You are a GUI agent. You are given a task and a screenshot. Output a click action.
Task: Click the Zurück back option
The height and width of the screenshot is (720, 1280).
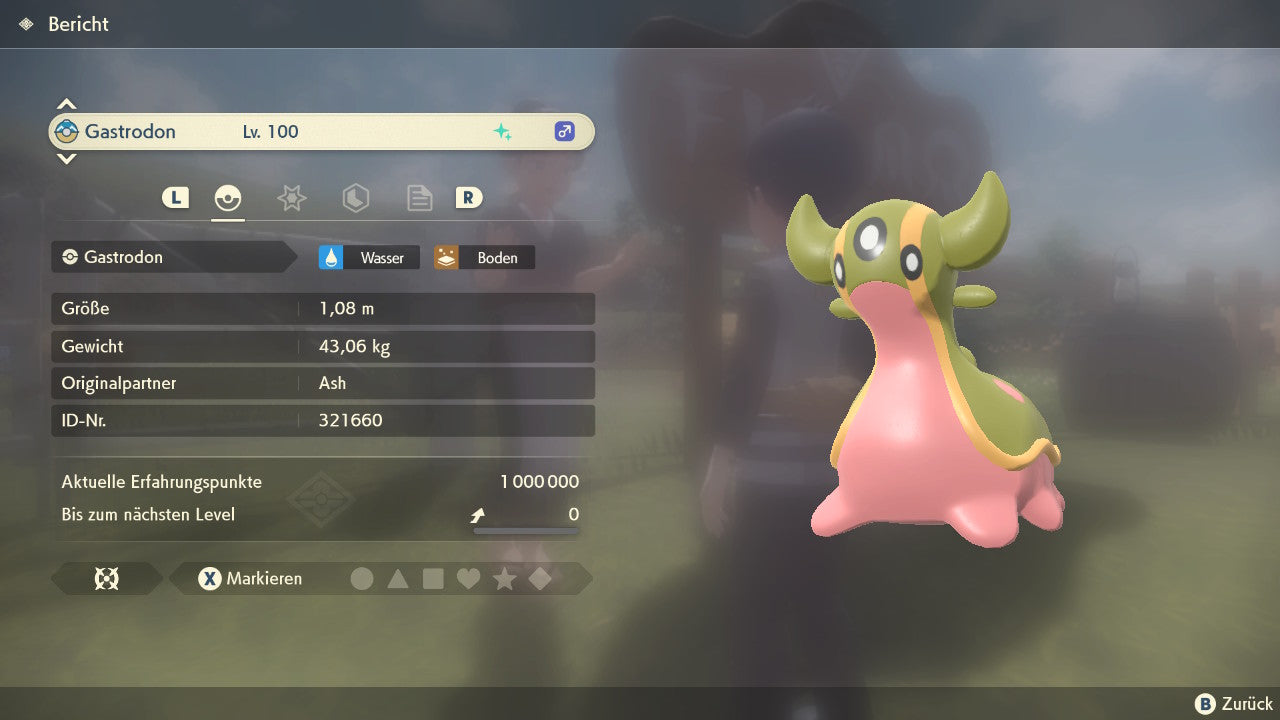(1234, 704)
